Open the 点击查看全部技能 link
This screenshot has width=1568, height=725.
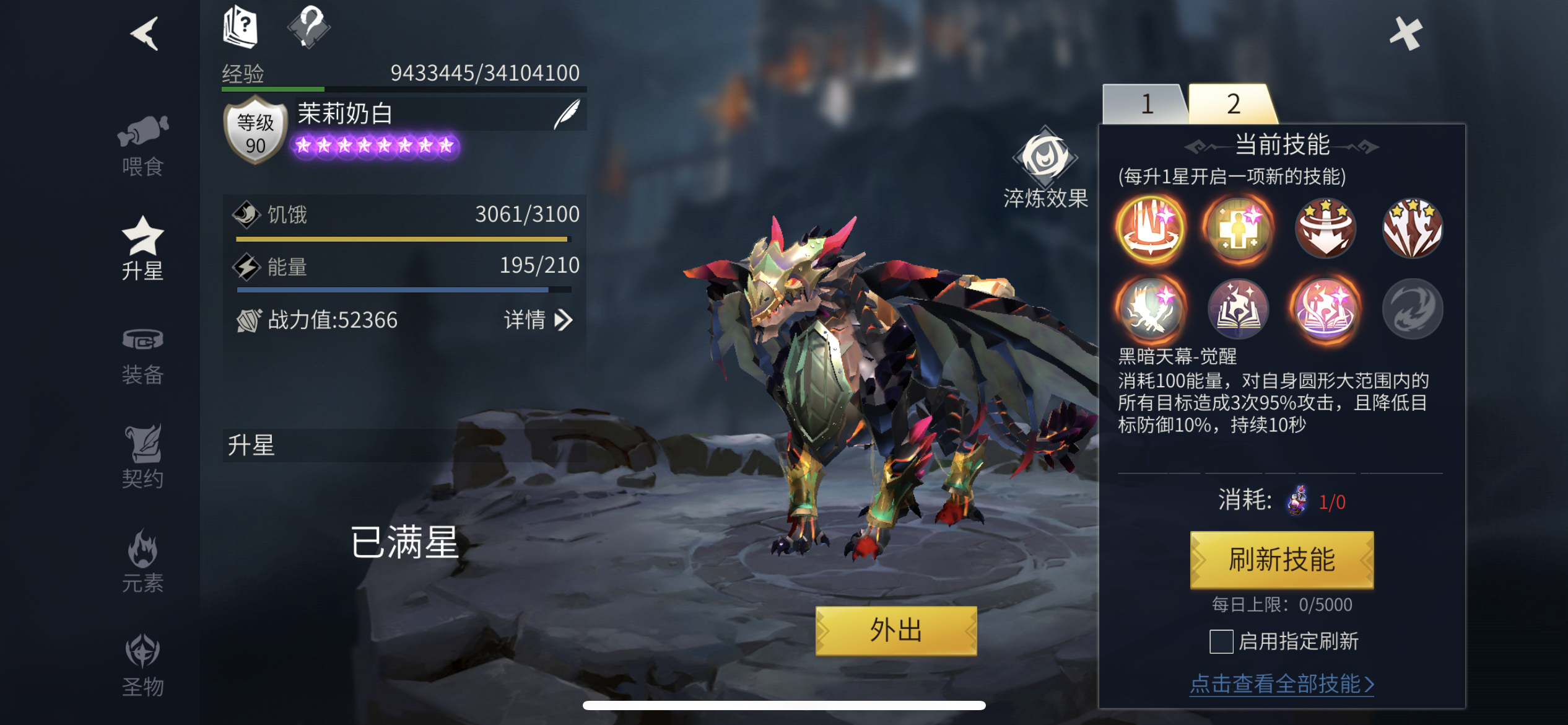click(x=1281, y=683)
